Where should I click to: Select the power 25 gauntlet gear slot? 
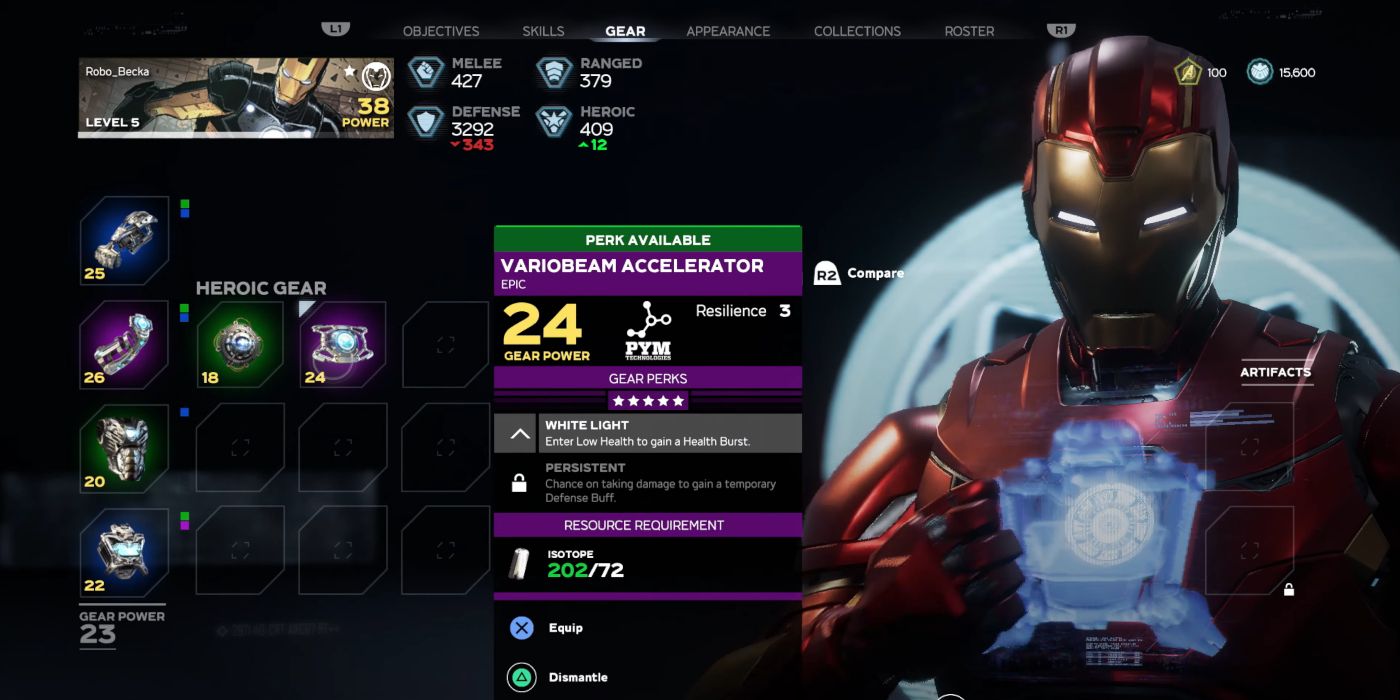tap(124, 241)
